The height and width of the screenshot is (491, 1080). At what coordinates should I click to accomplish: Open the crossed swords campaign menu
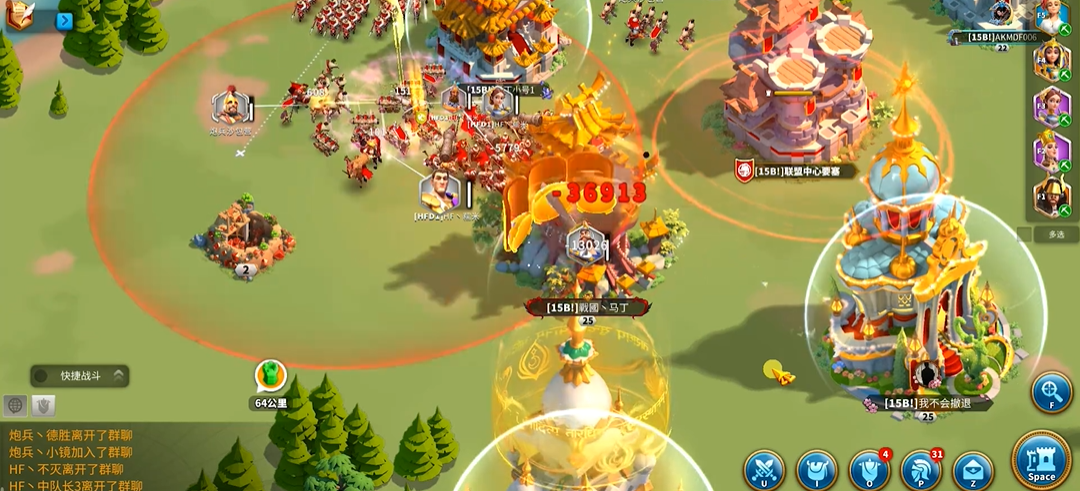coord(764,470)
